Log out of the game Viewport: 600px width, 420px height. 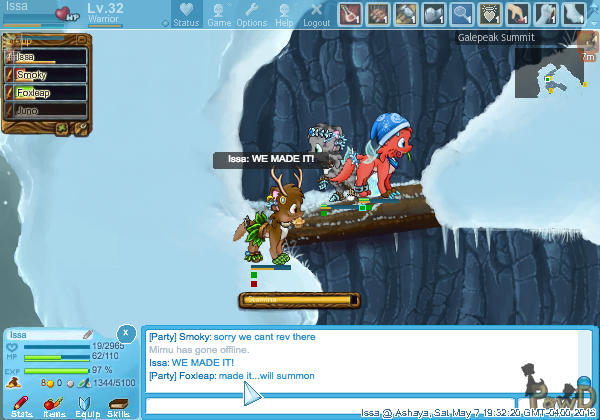(316, 14)
